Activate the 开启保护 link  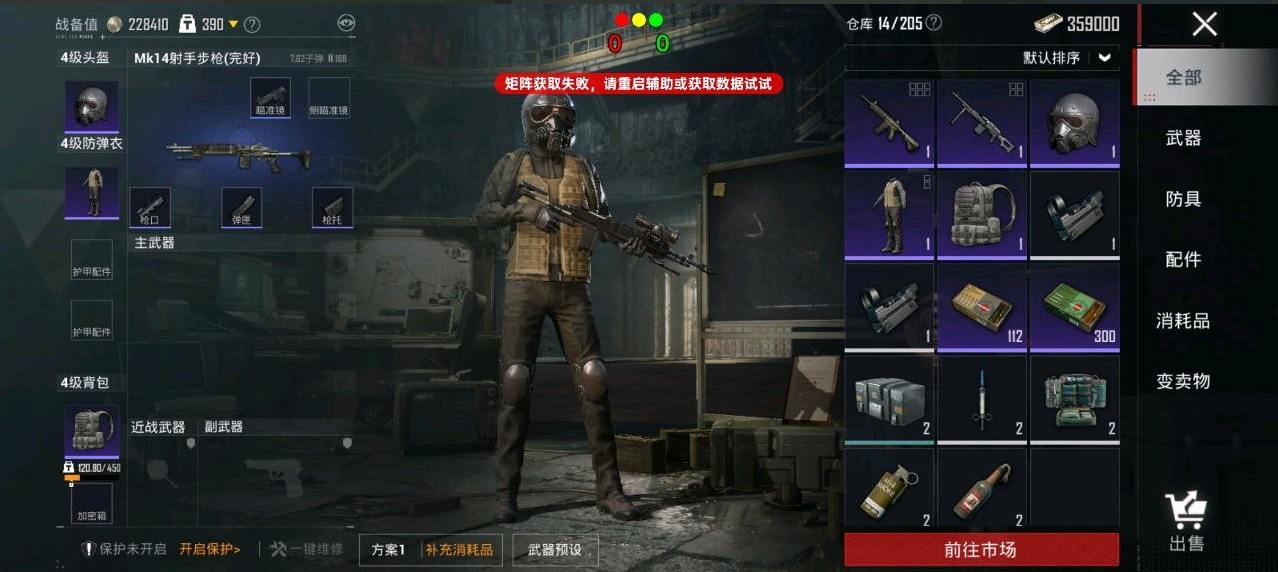click(x=210, y=550)
